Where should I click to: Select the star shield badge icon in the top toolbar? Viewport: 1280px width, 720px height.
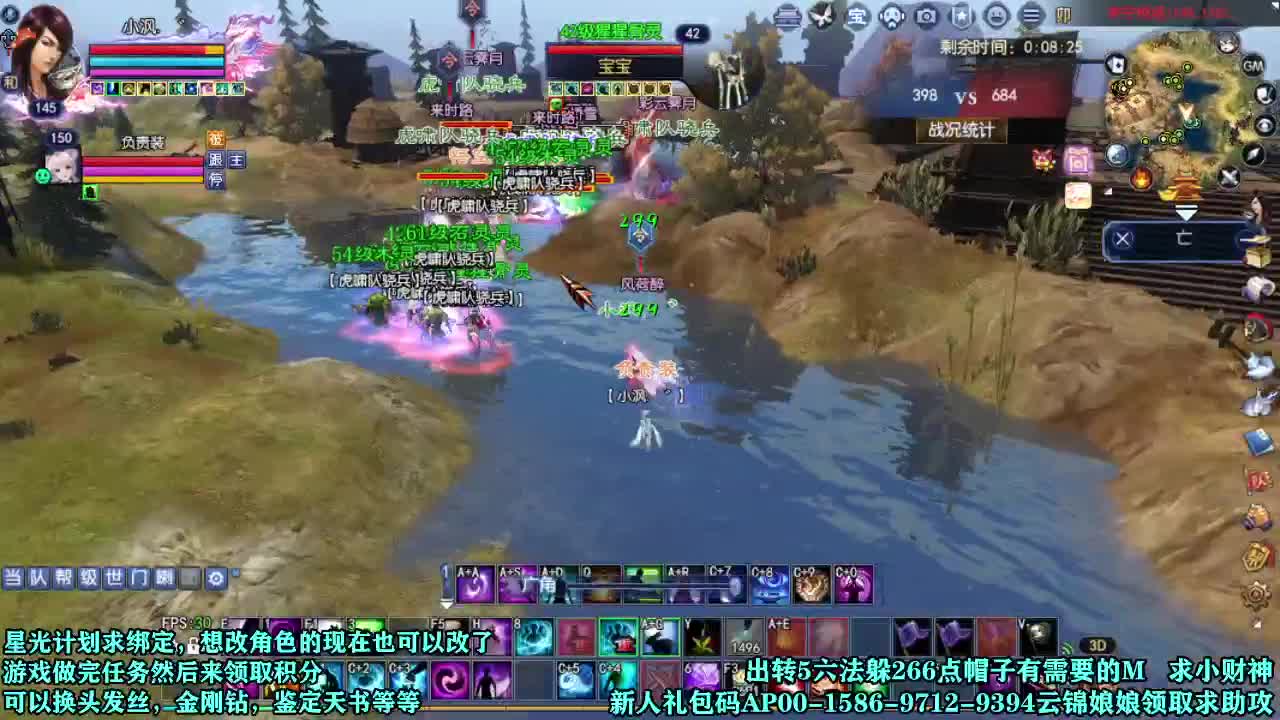[959, 16]
